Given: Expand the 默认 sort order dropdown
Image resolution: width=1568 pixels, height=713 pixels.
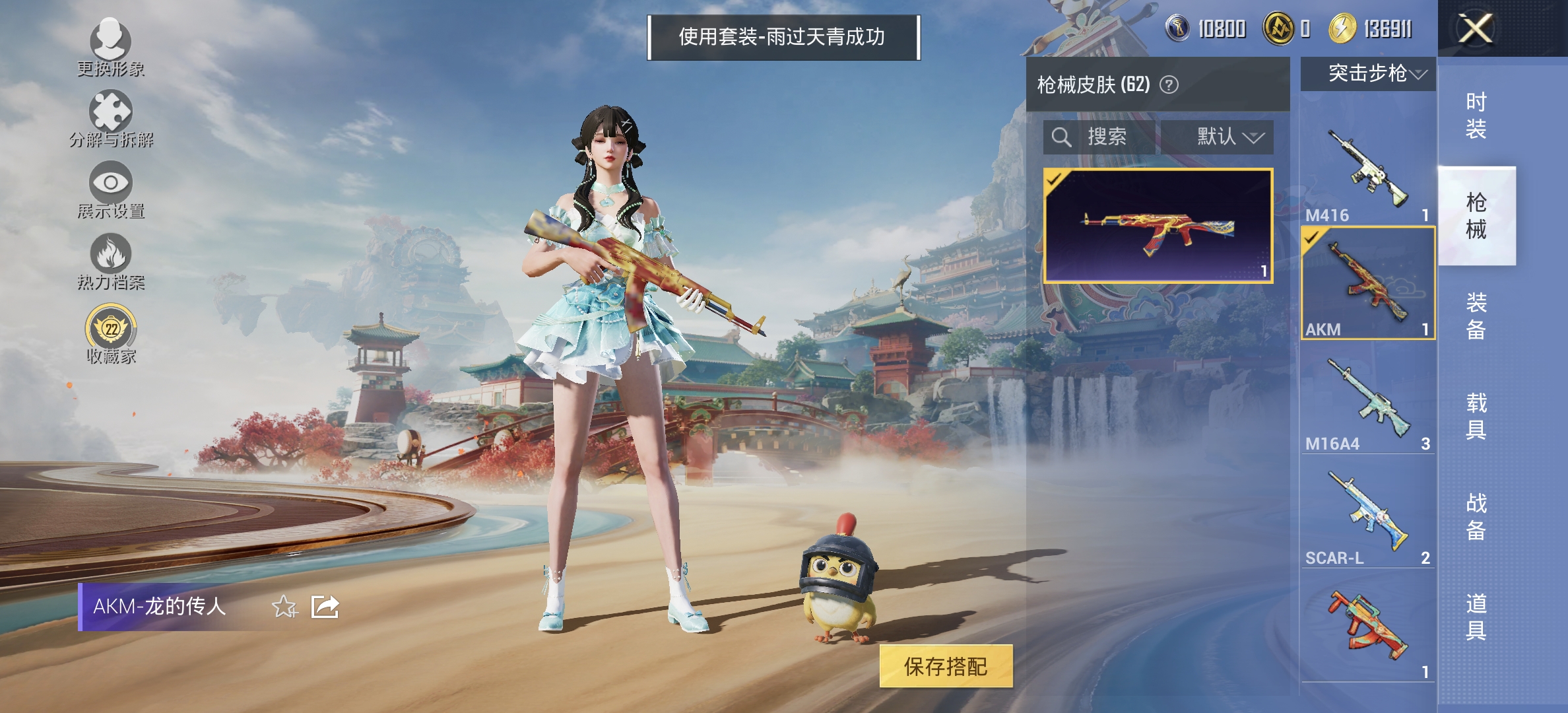Looking at the screenshot, I should (1224, 137).
